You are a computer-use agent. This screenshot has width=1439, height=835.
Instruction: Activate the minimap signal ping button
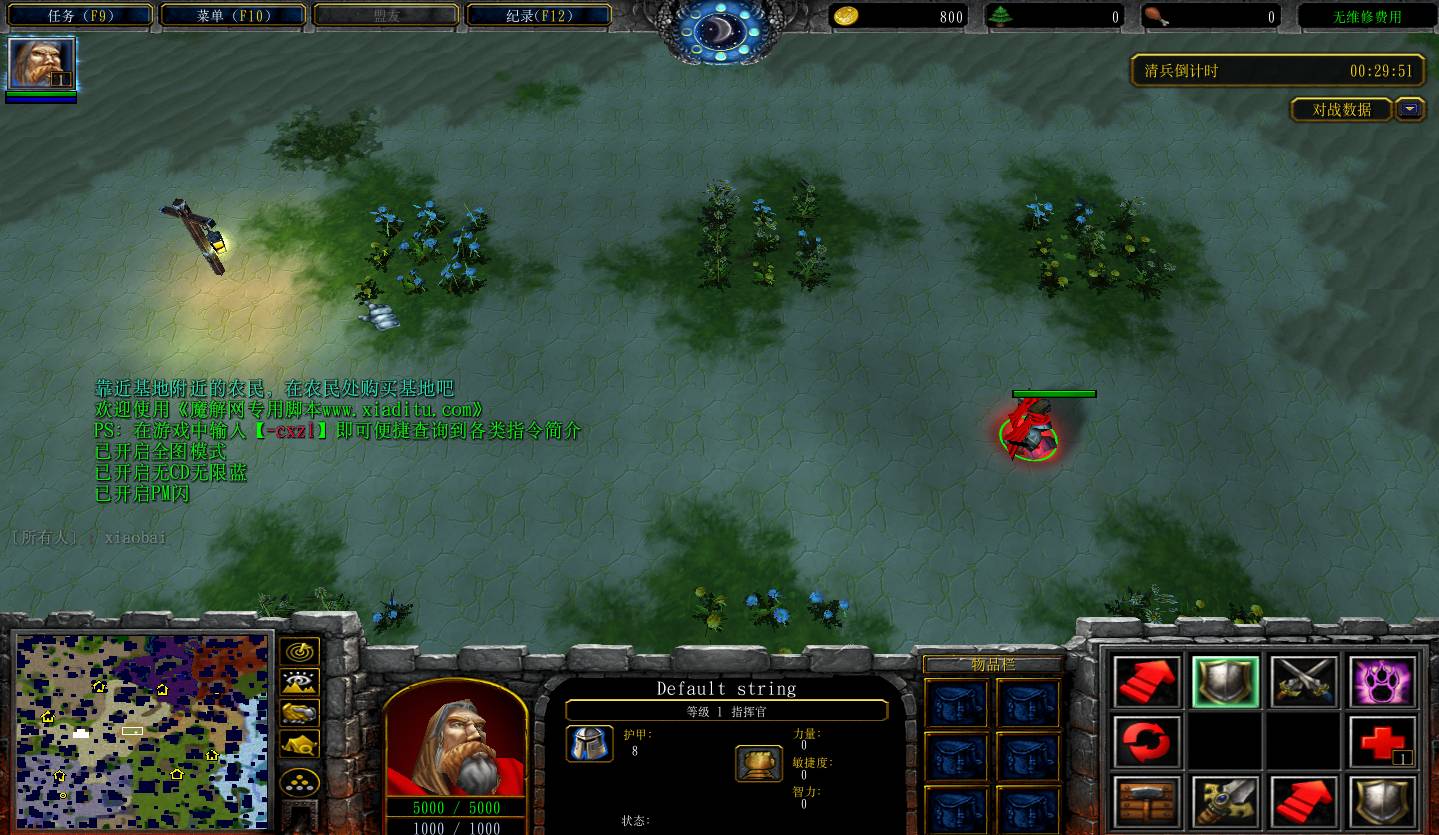[x=299, y=652]
